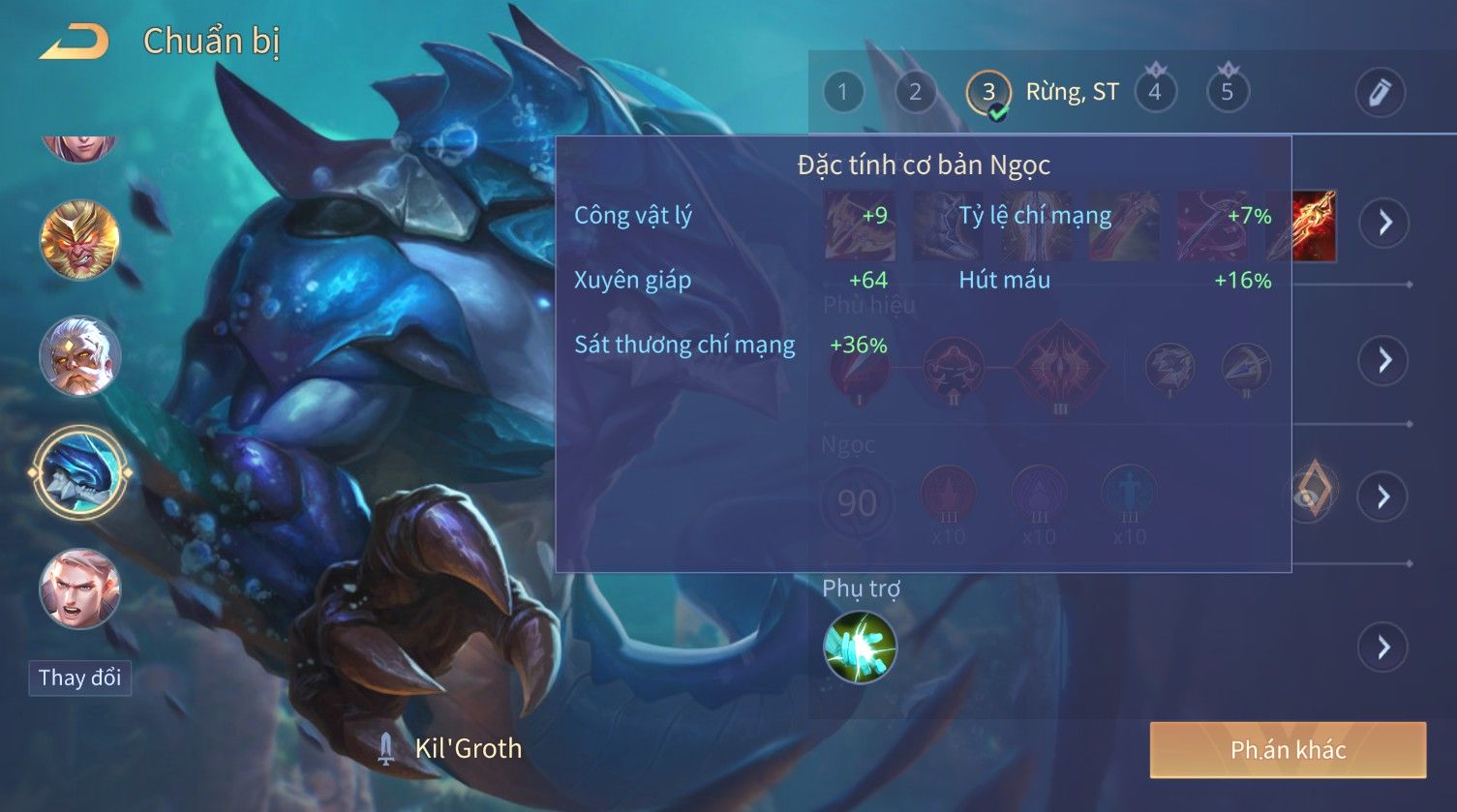This screenshot has height=812, width=1457.
Task: Choose the golden monkey king hero portrait
Action: click(79, 239)
